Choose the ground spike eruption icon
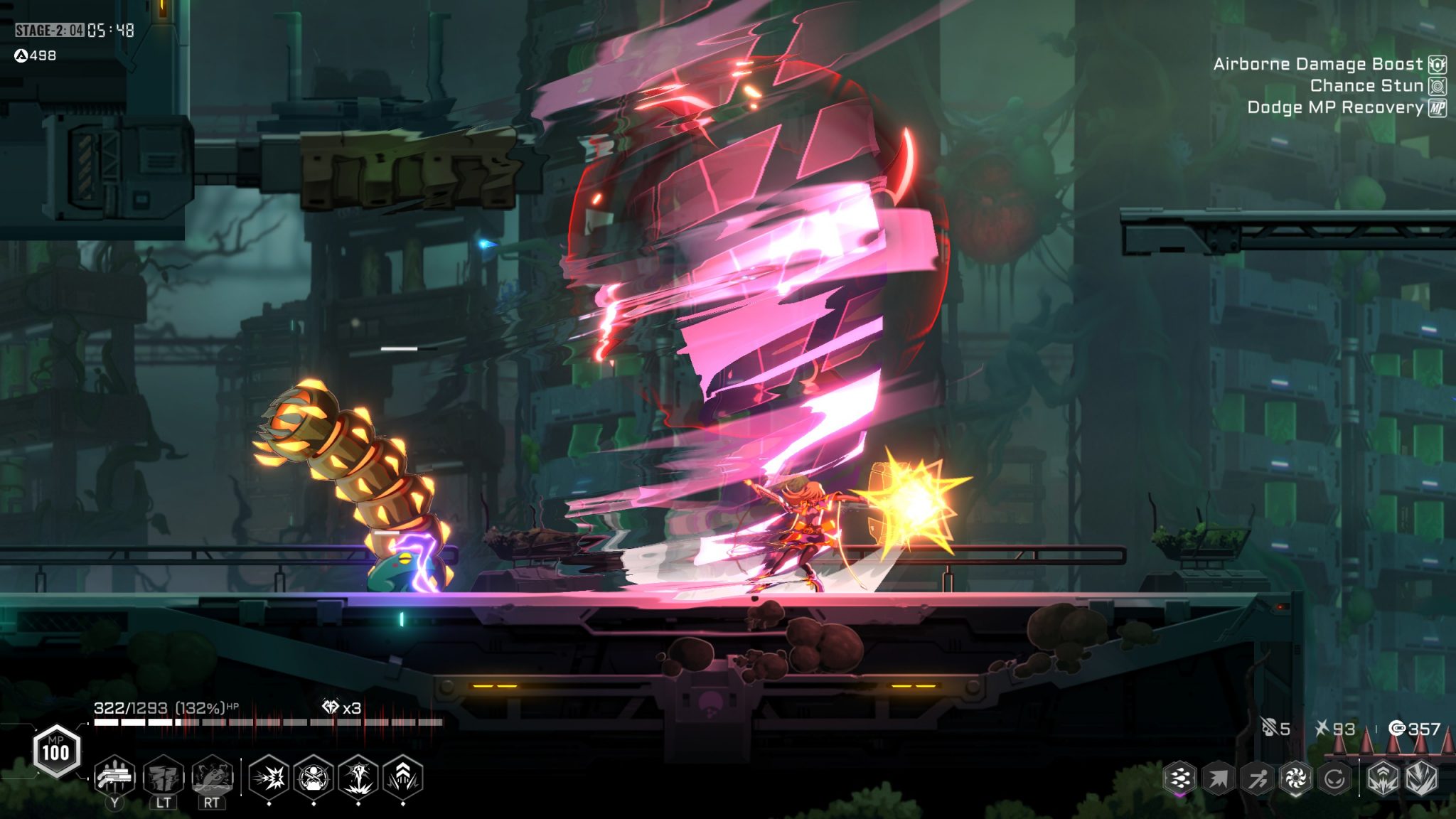This screenshot has height=819, width=1456. click(358, 778)
